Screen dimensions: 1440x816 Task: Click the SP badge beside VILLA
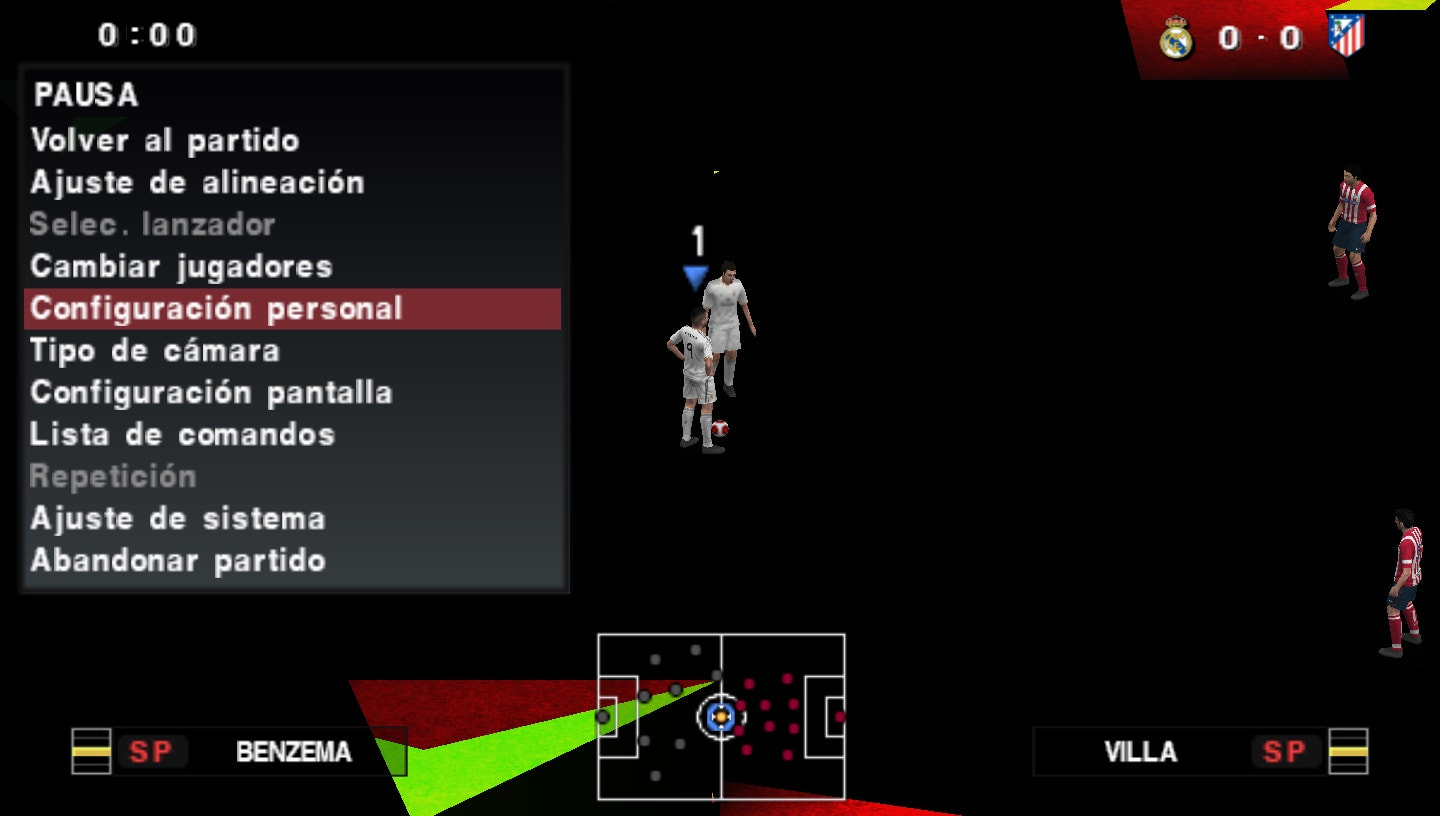(1286, 753)
